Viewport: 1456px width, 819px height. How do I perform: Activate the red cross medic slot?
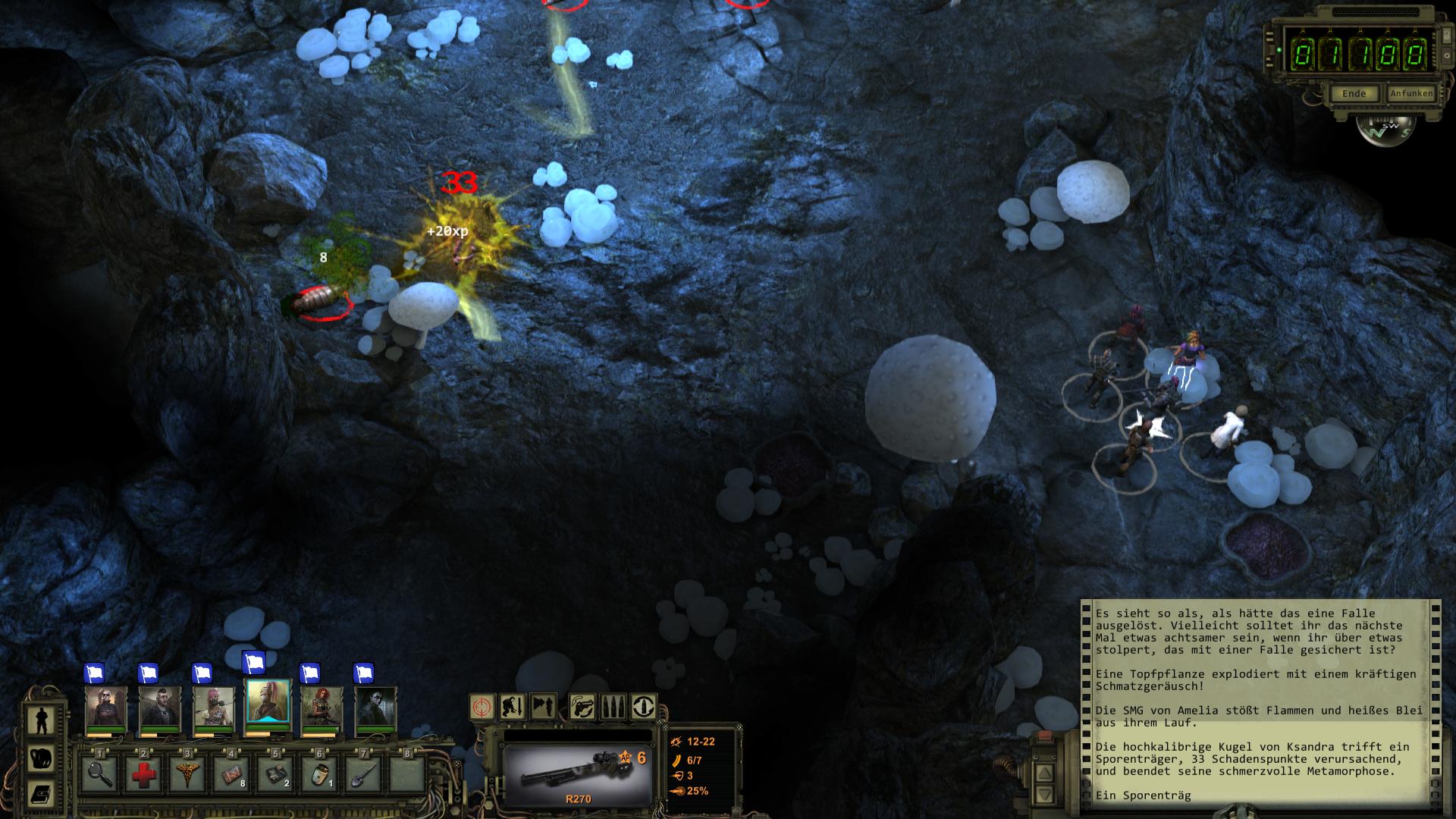143,775
